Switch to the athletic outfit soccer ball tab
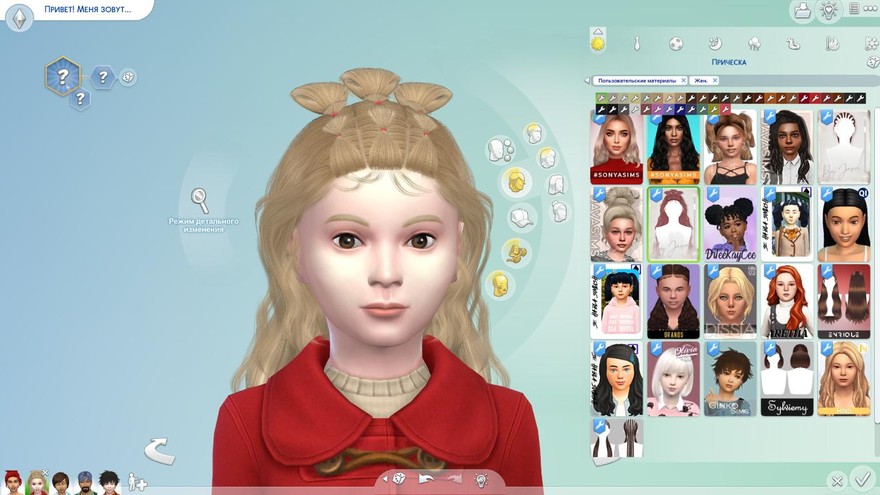This screenshot has width=880, height=495. click(x=676, y=44)
